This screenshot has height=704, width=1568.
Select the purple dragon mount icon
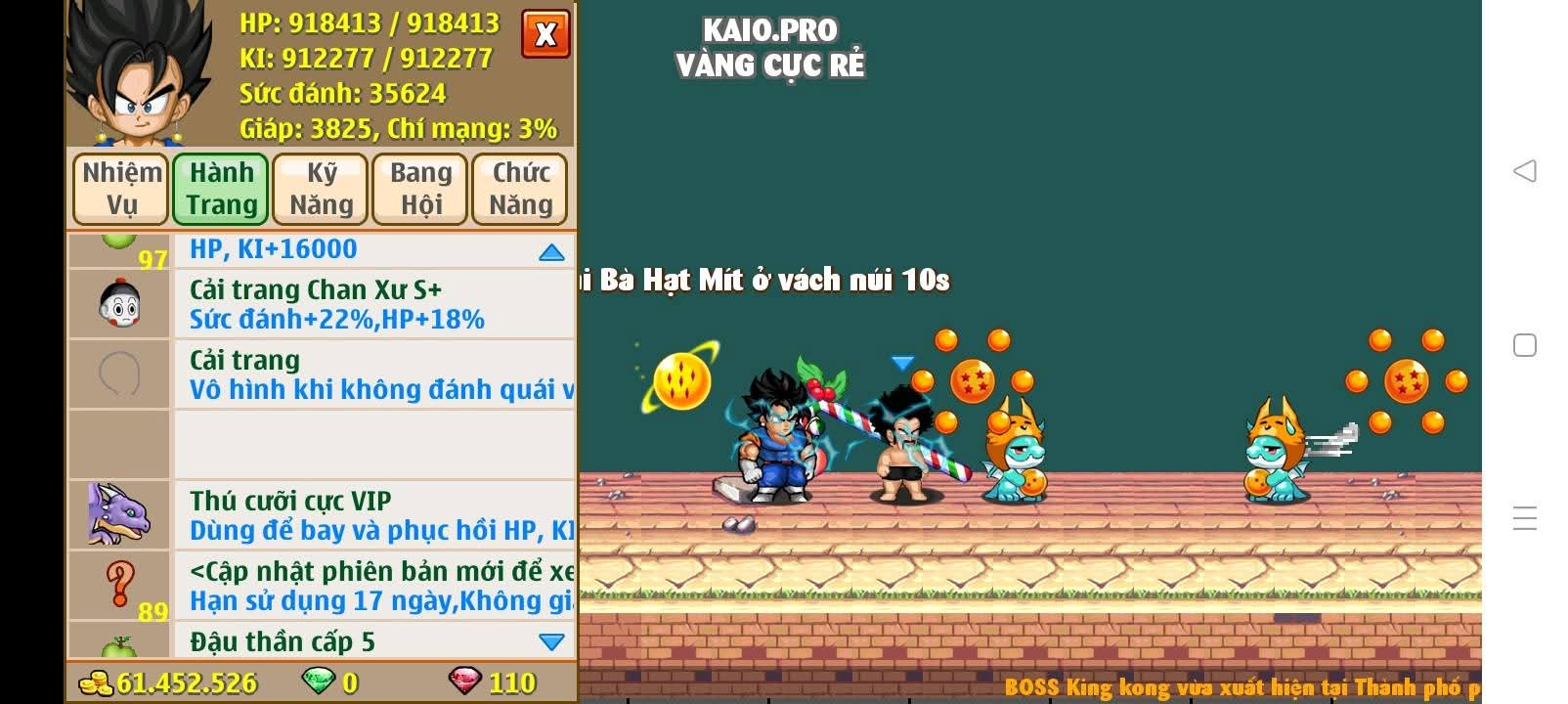[x=117, y=515]
